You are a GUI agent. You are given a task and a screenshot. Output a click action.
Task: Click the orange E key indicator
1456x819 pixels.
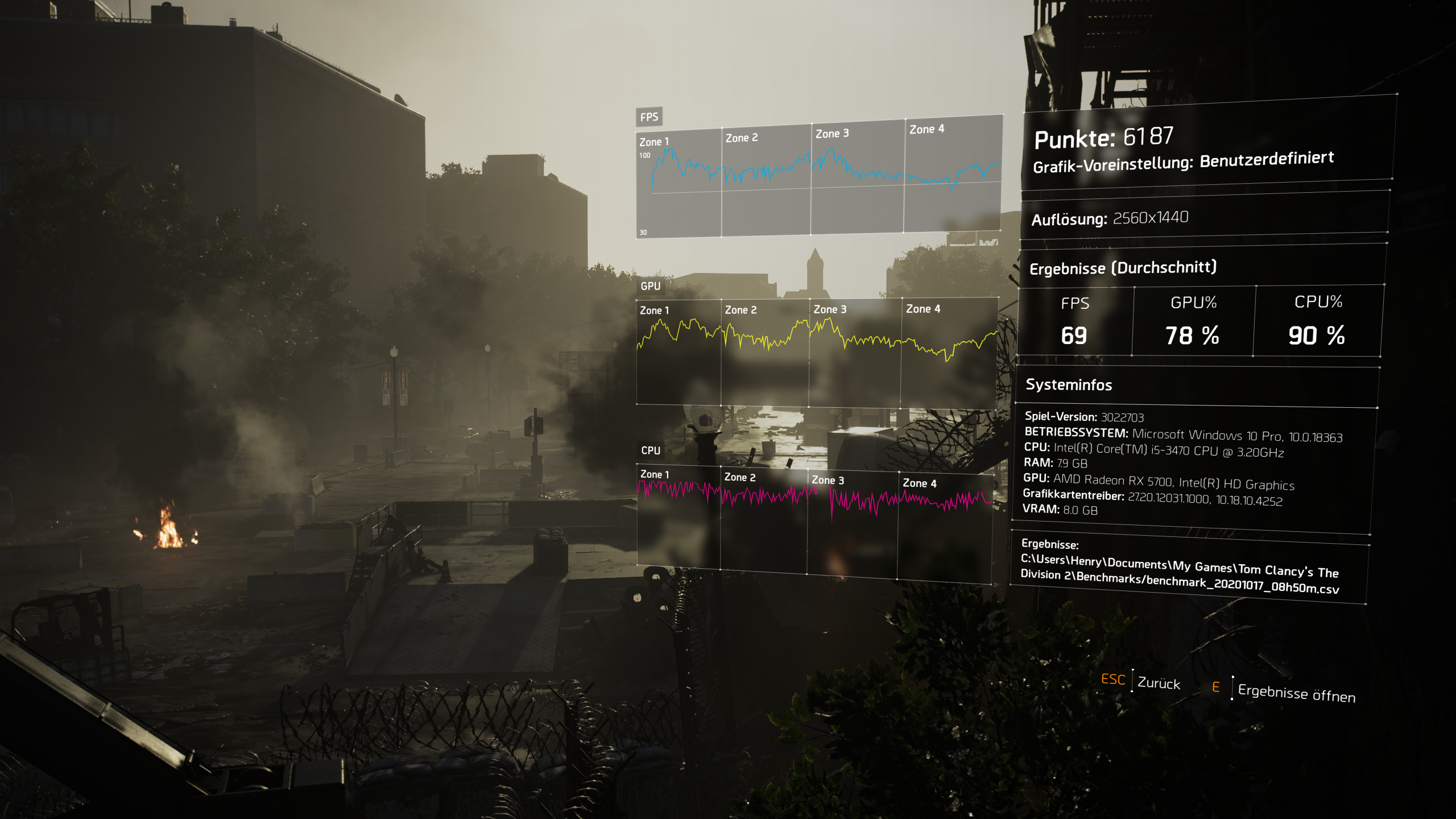point(1215,686)
